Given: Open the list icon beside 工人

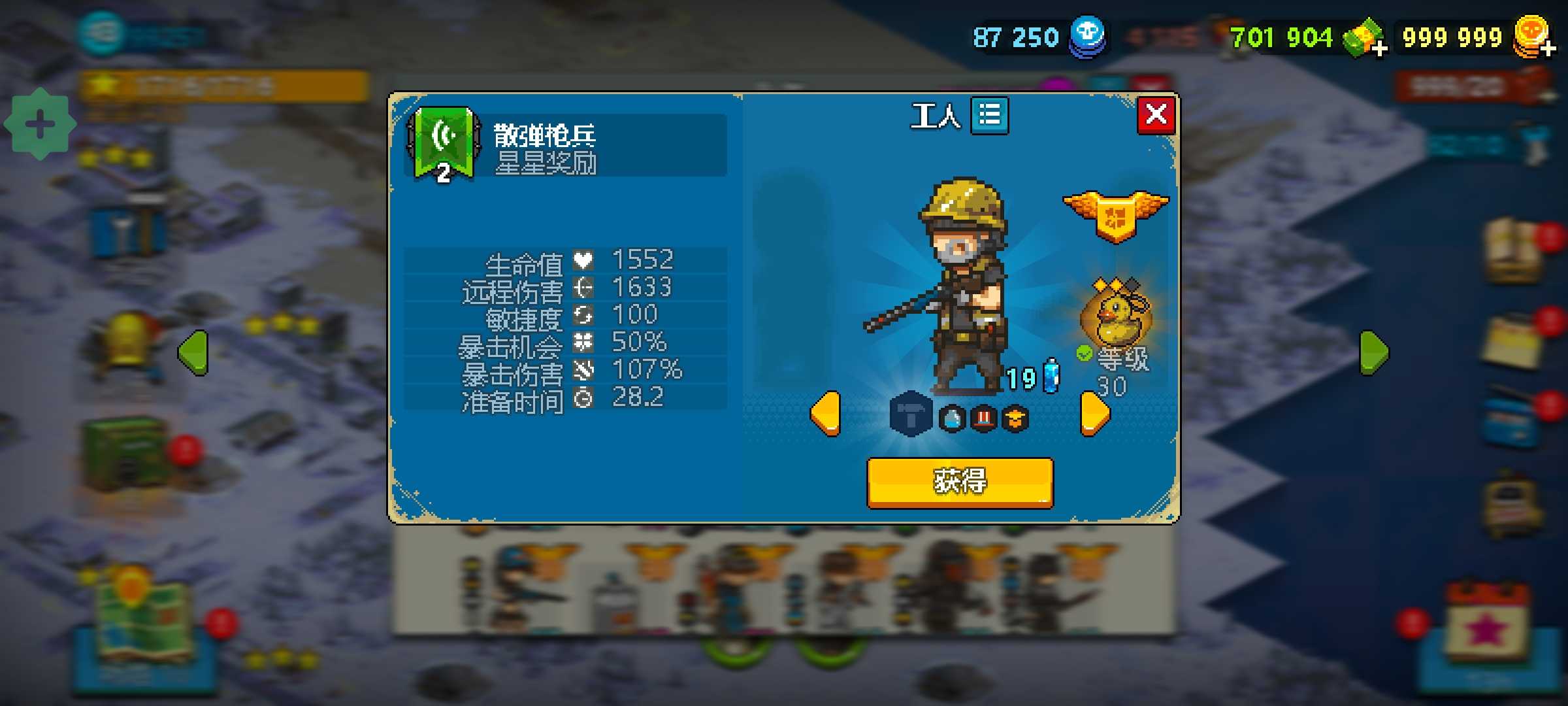Looking at the screenshot, I should tap(989, 116).
